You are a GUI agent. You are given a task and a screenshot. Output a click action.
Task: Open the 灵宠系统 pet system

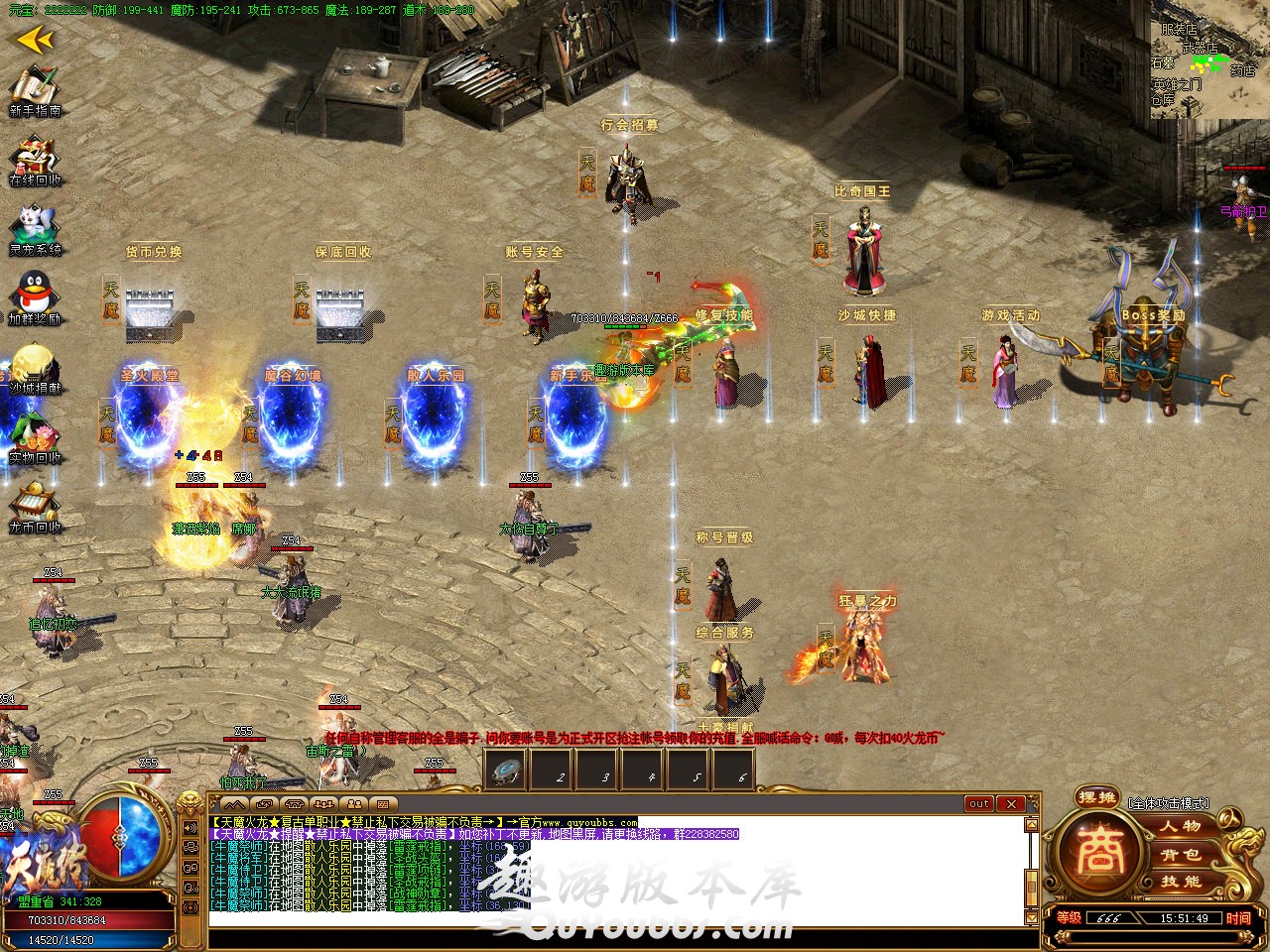(35, 227)
